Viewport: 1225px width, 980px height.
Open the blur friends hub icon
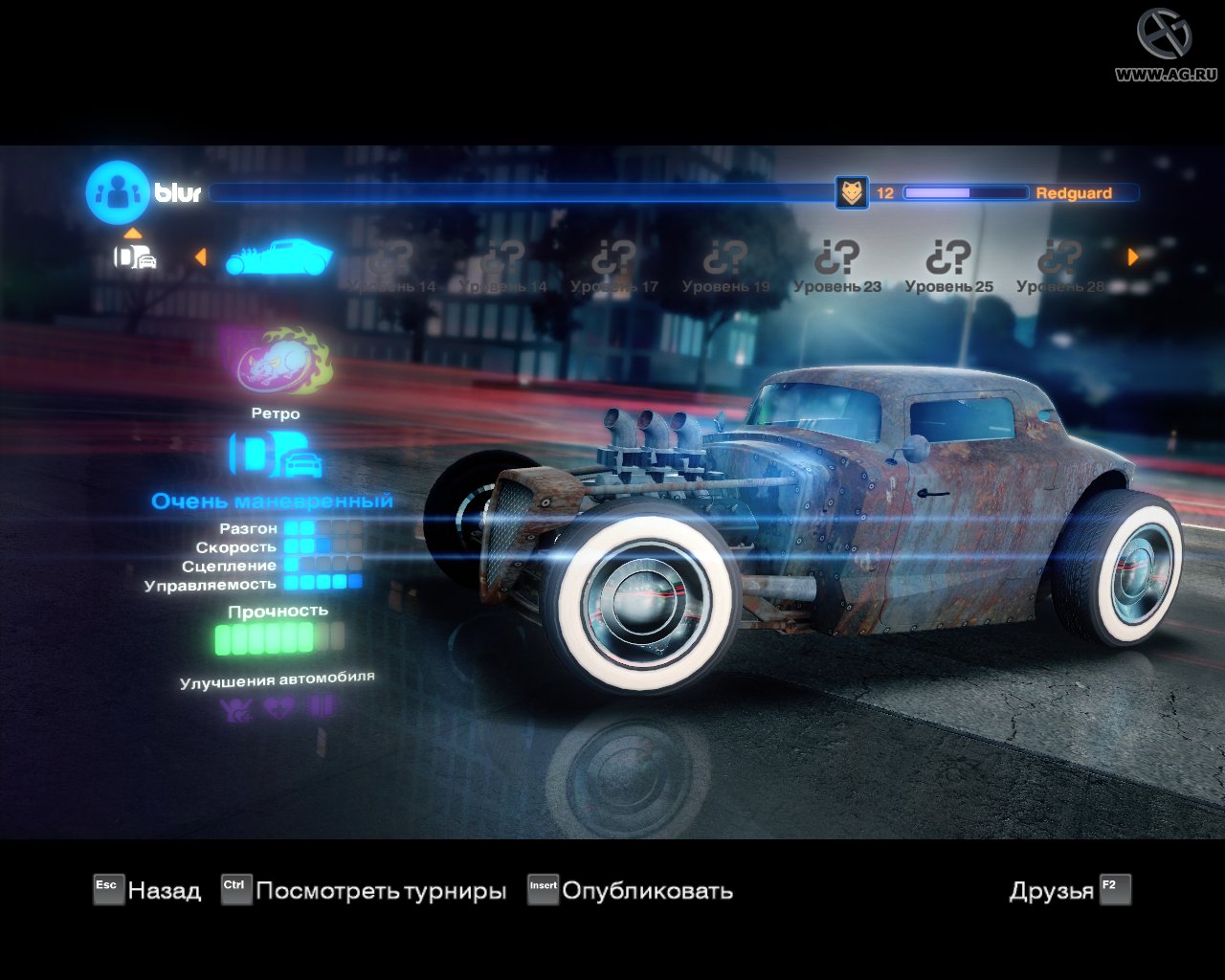pyautogui.click(x=117, y=192)
